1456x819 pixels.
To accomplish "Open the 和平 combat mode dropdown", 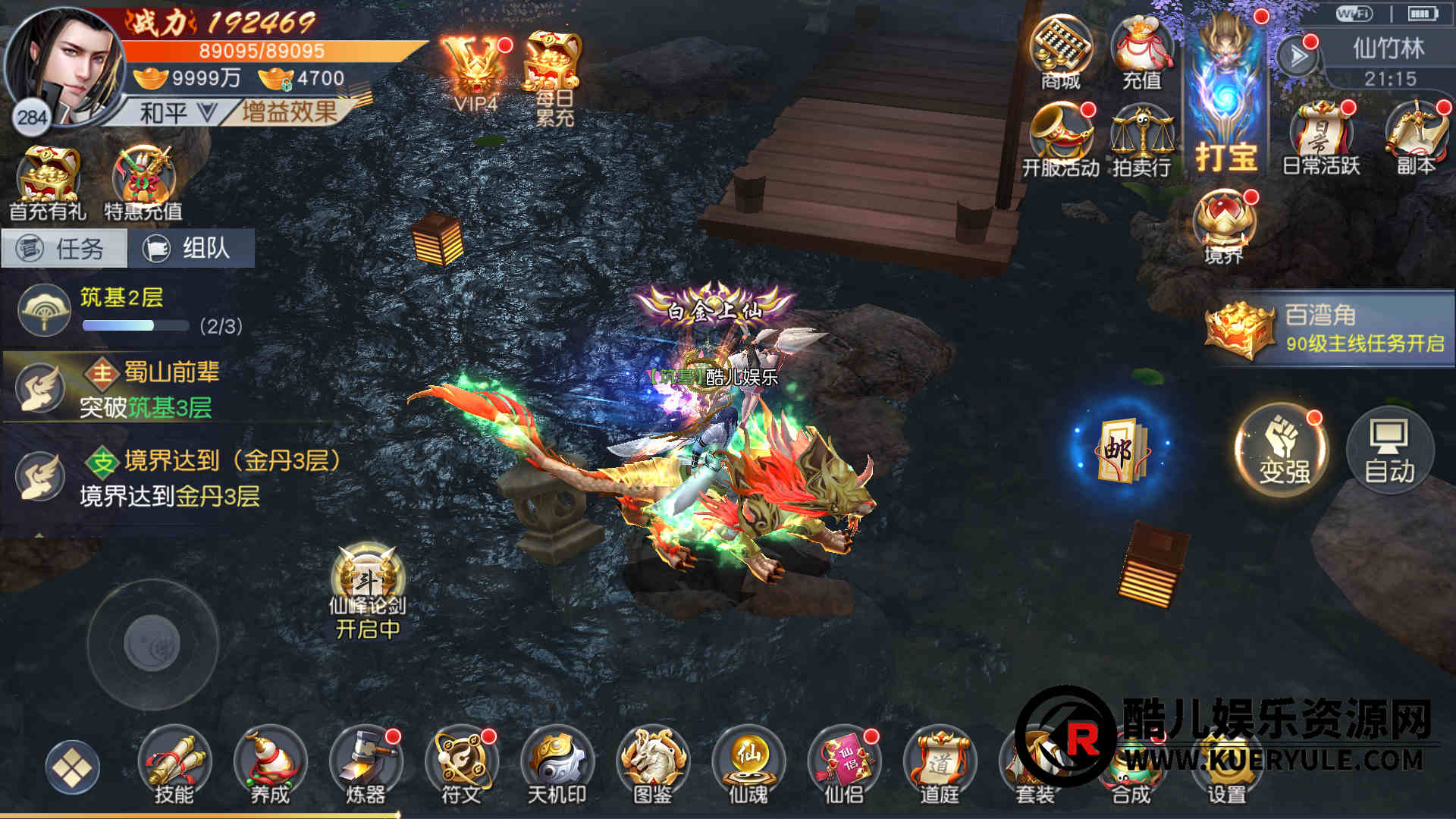I will [176, 113].
